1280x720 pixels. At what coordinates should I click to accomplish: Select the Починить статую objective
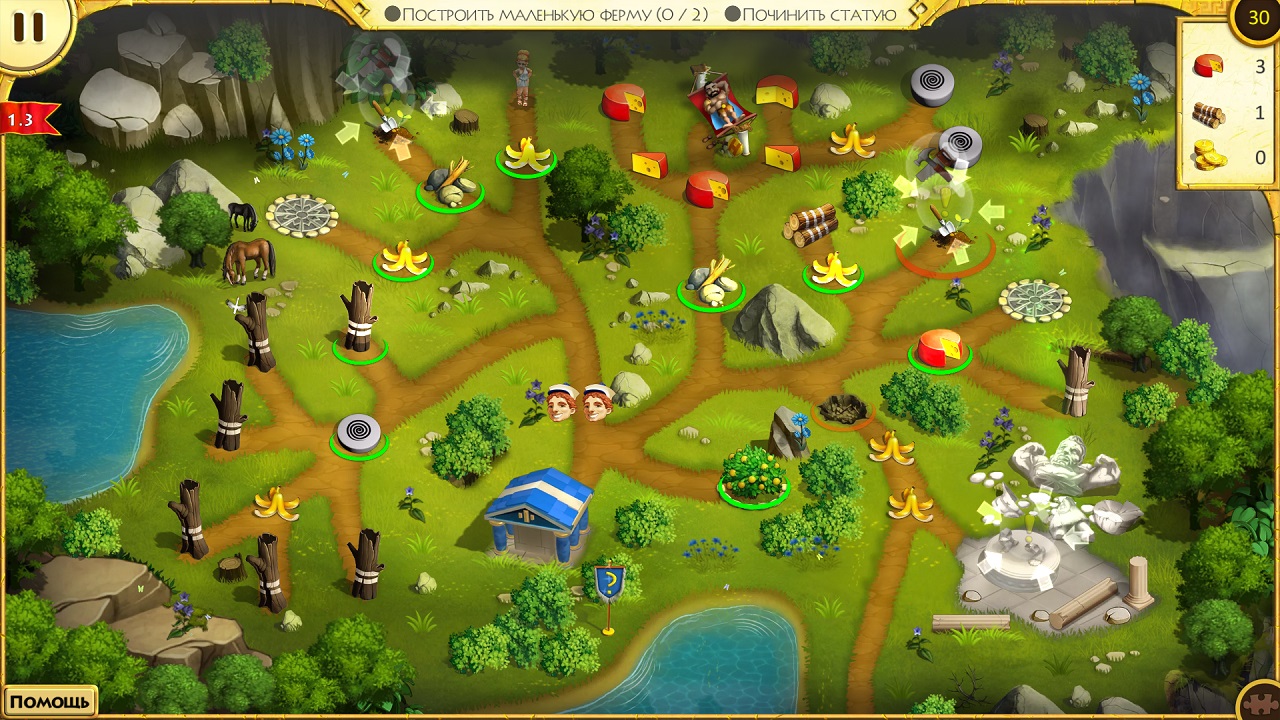coord(810,14)
